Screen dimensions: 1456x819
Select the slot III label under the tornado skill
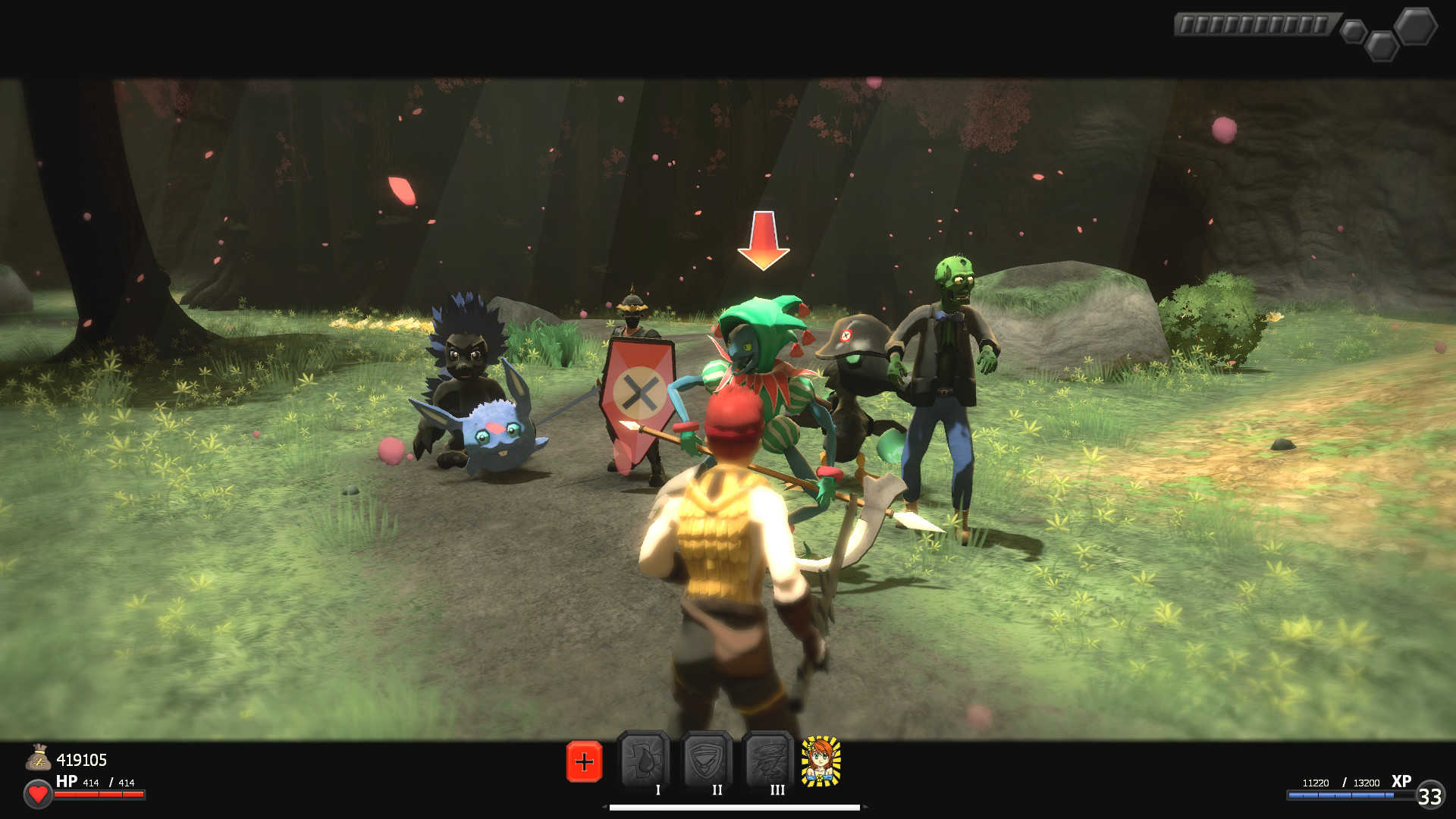click(775, 790)
